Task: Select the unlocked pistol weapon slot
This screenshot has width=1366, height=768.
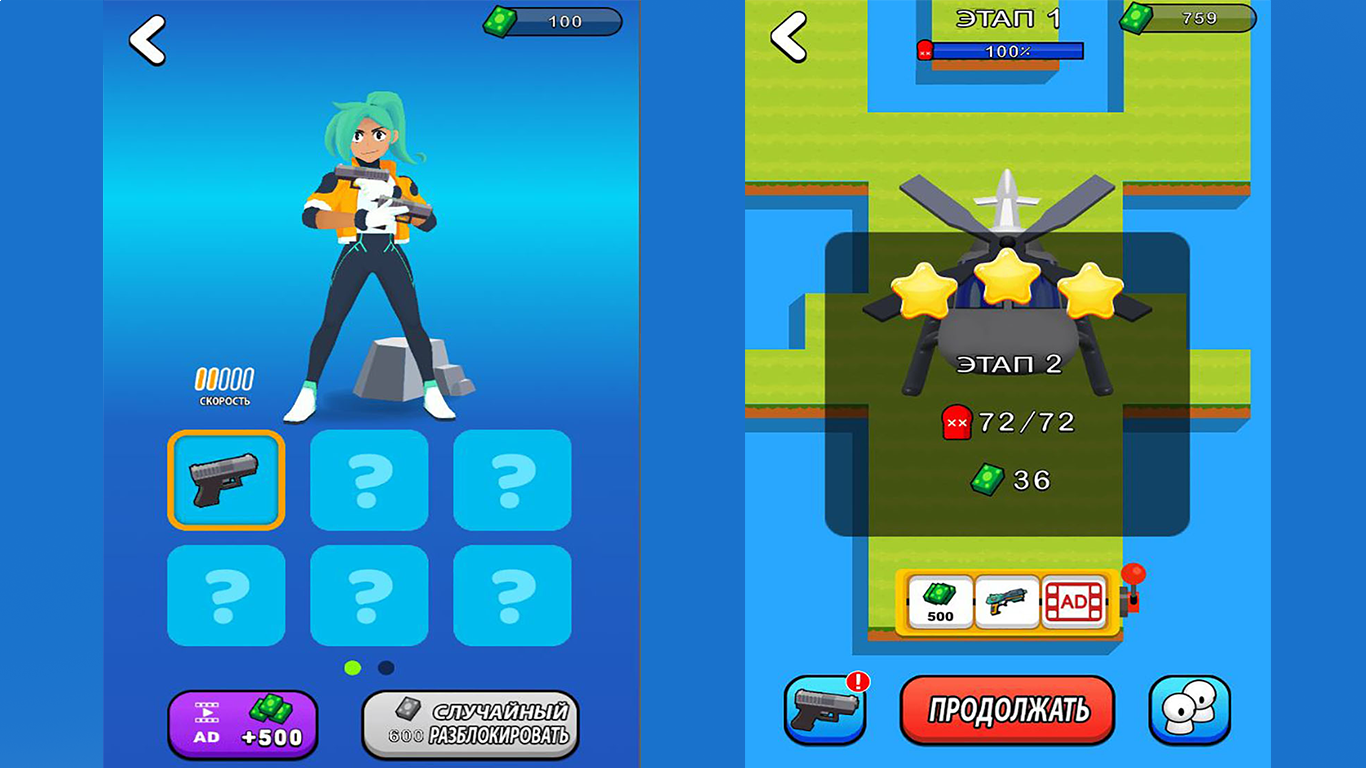Action: pyautogui.click(x=227, y=480)
